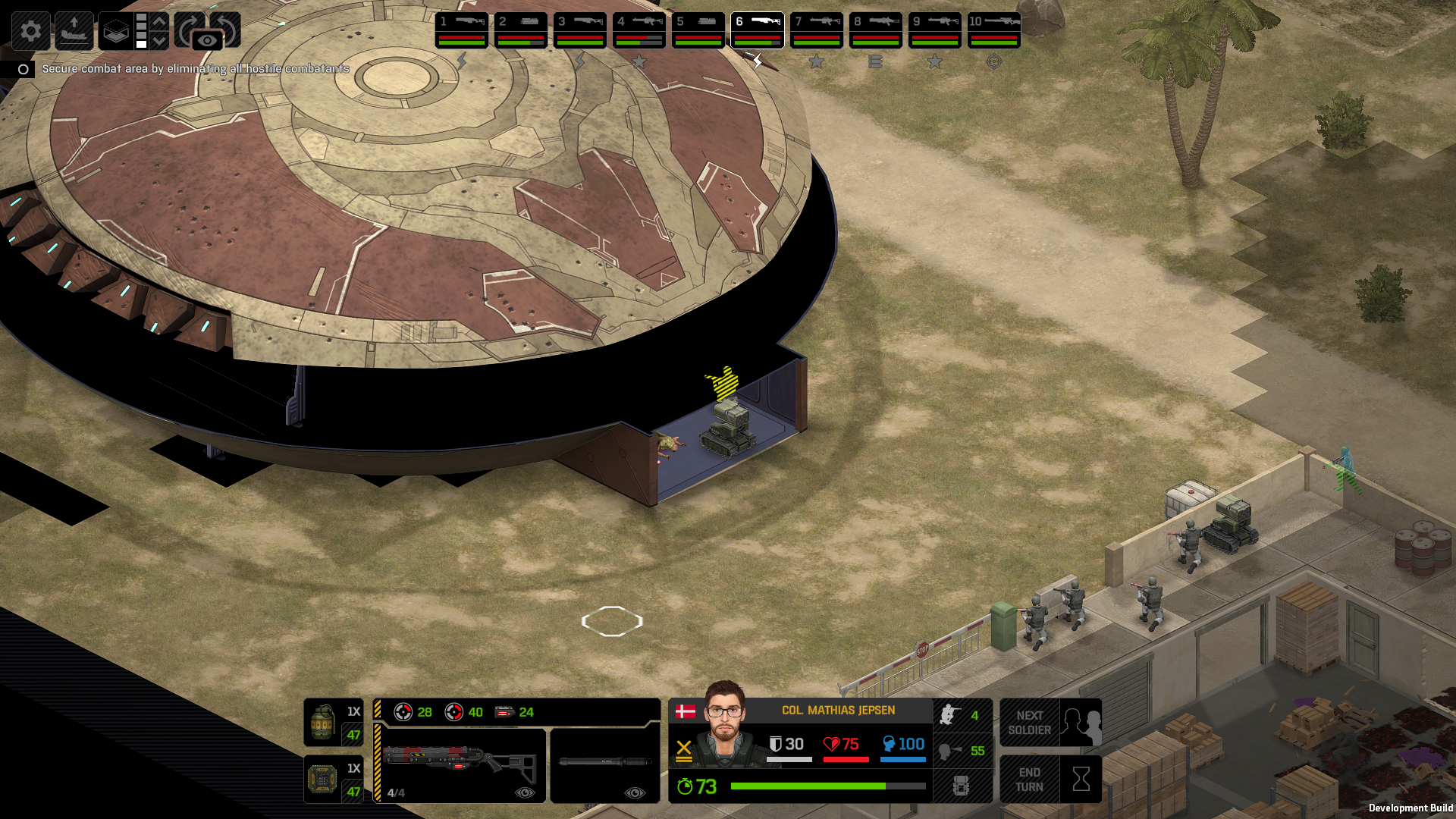Select unit 2 in the squad bar
This screenshot has height=819, width=1456.
[521, 30]
